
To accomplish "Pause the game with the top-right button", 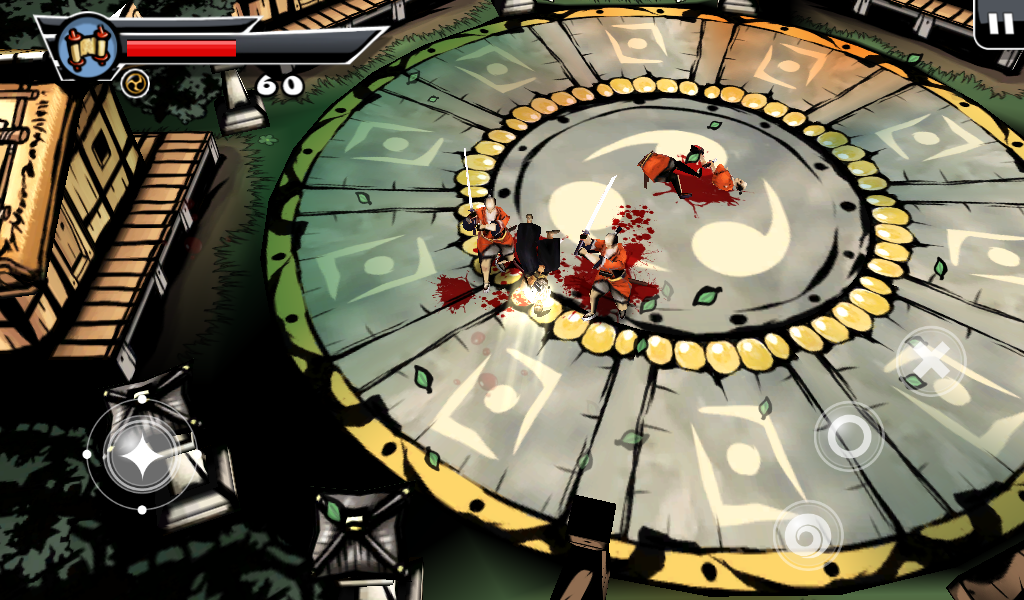I will tap(999, 24).
